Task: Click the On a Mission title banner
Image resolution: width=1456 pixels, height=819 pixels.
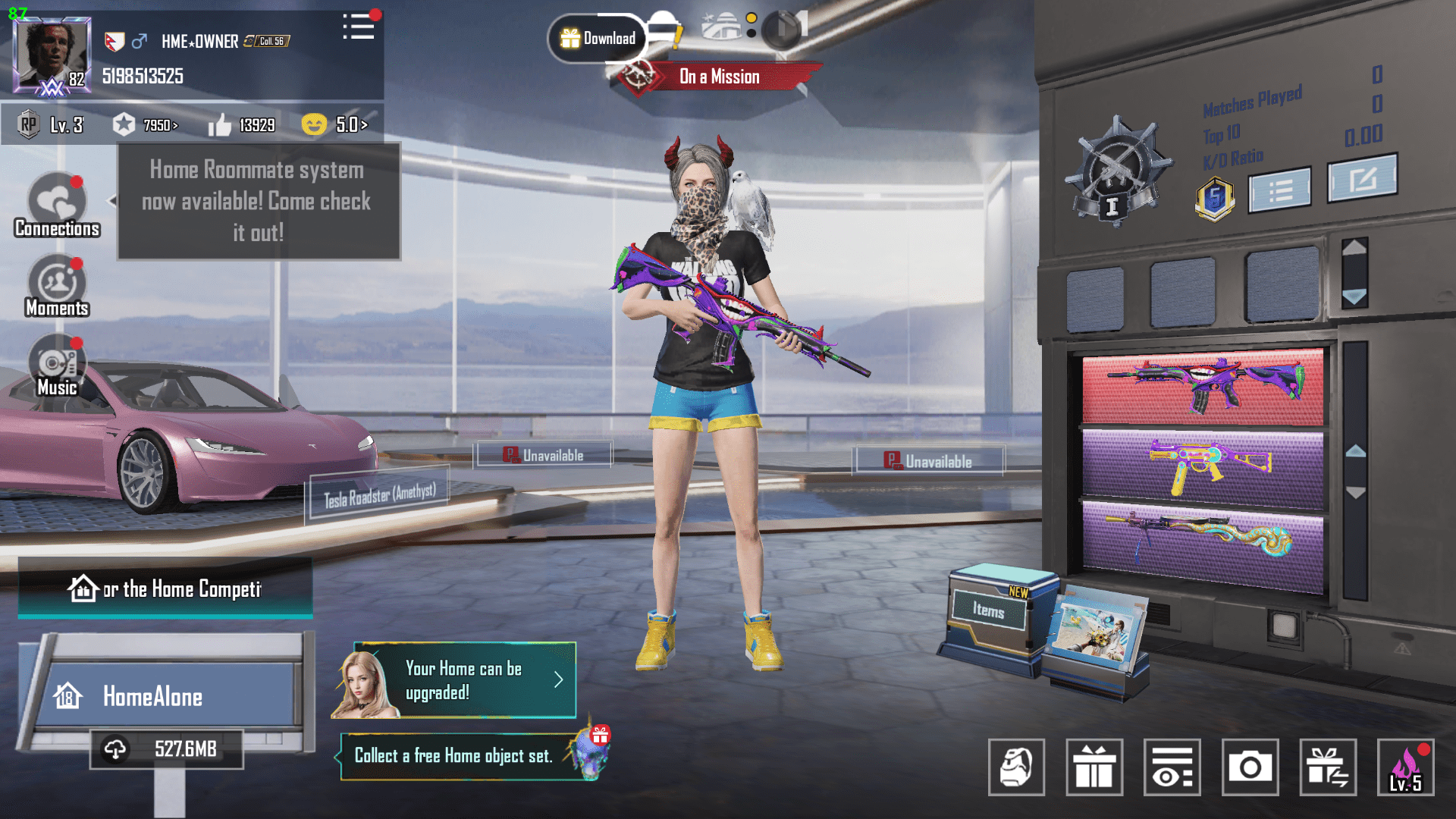Action: pyautogui.click(x=719, y=76)
